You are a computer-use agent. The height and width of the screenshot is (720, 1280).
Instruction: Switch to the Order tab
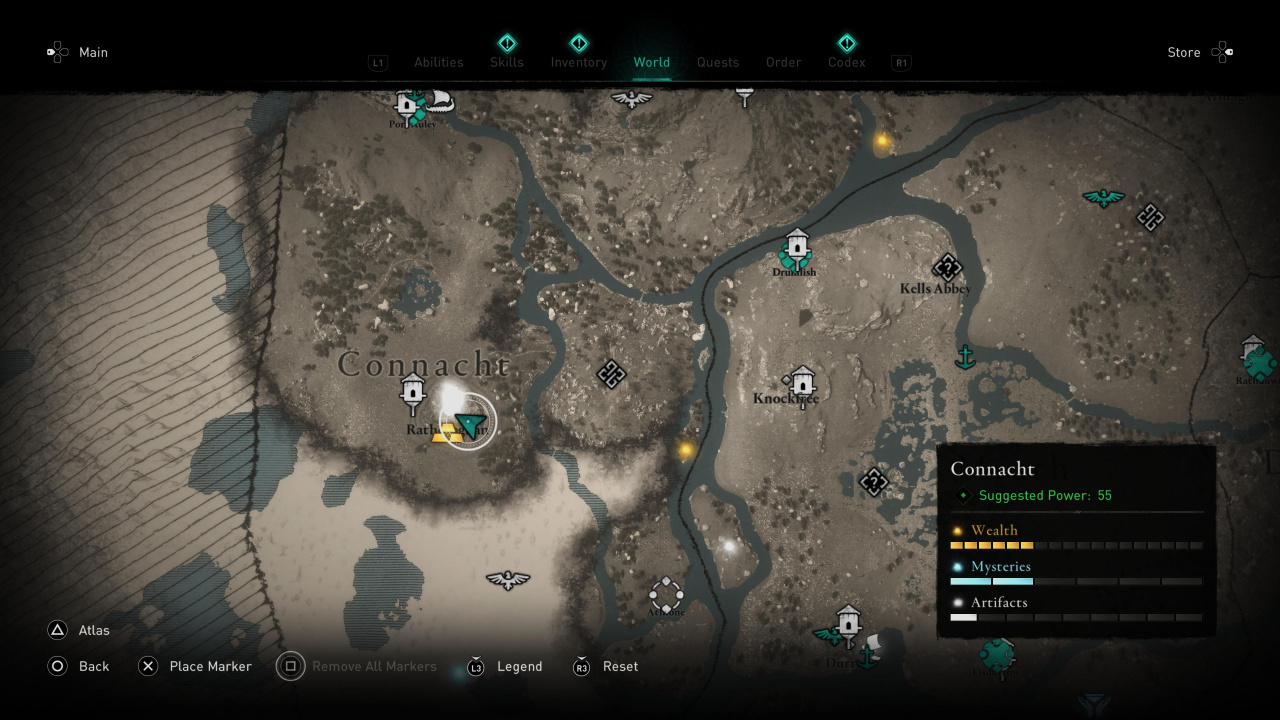784,62
